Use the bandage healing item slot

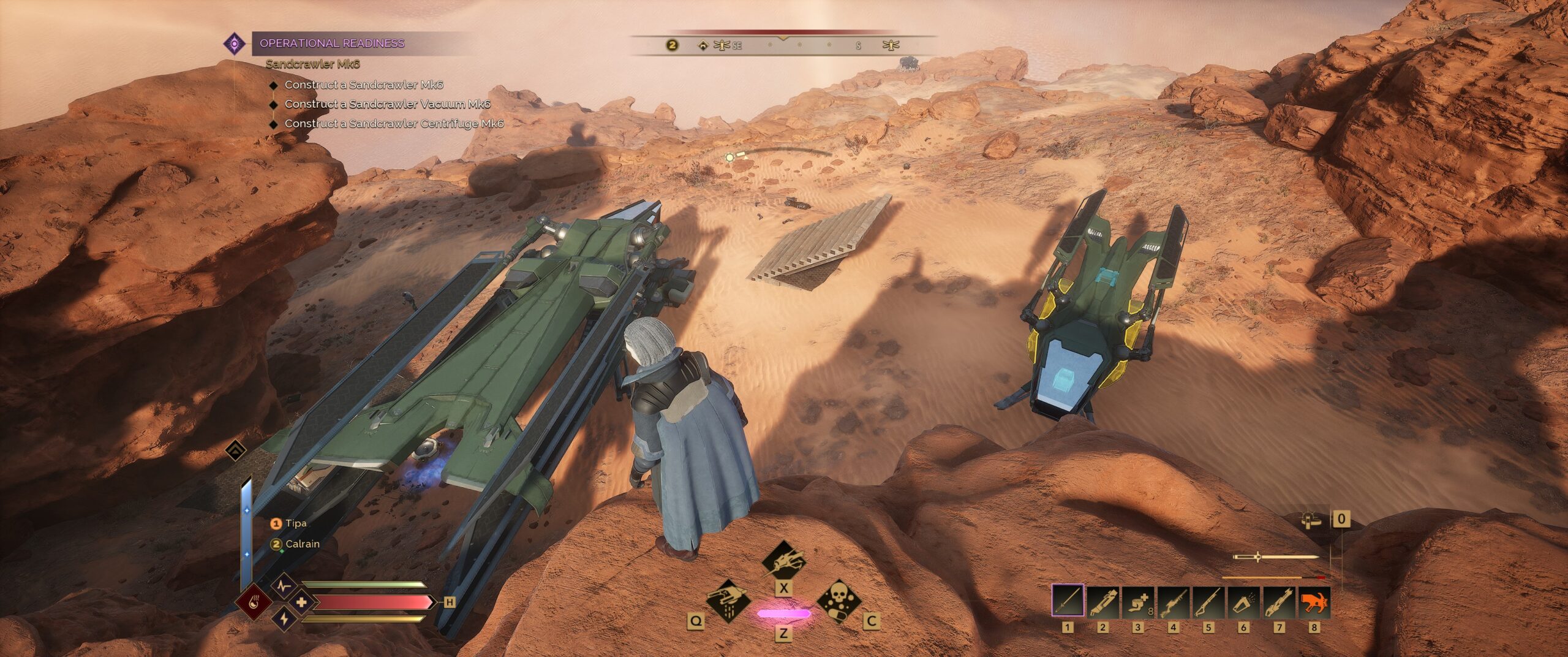tap(1138, 601)
